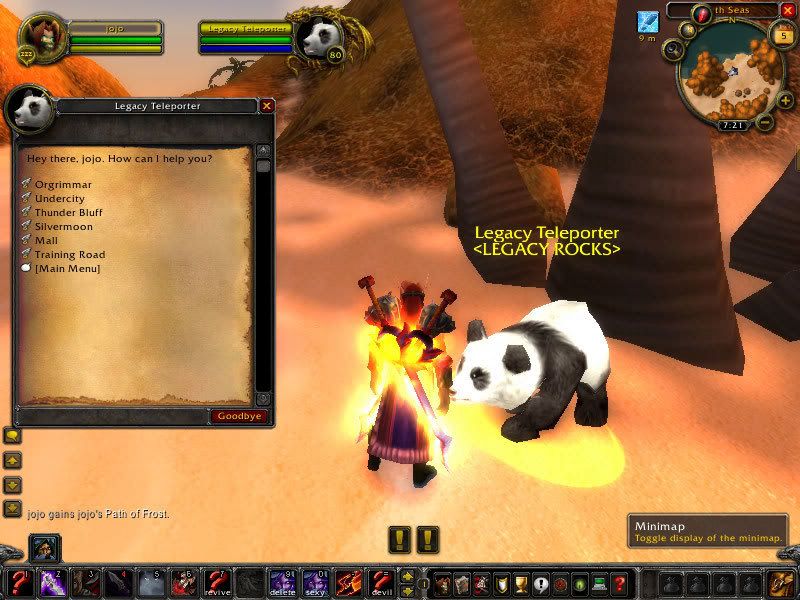Teleport to Silvermoon
This screenshot has height=600, width=800.
[x=63, y=226]
